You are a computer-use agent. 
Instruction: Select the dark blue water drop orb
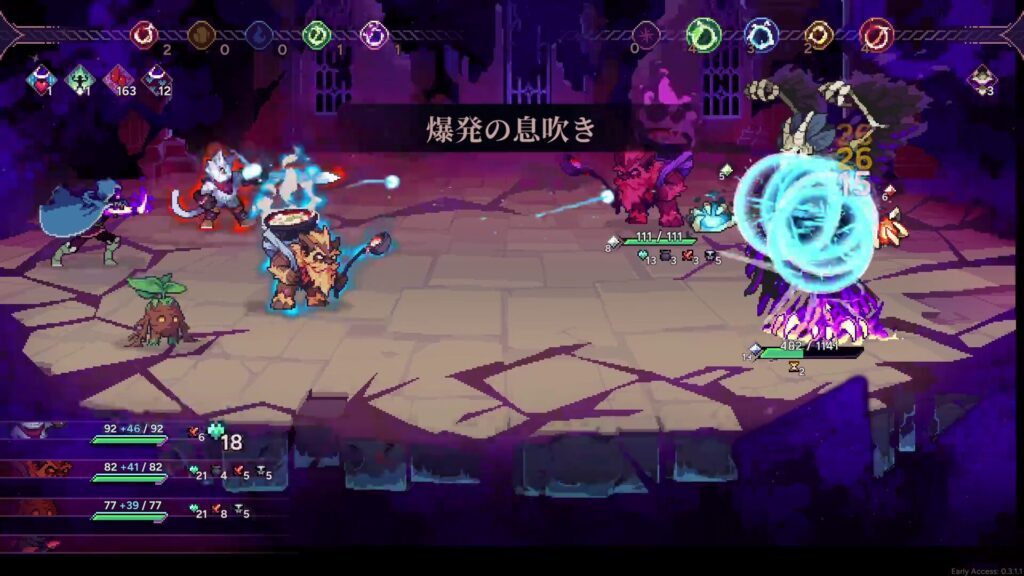(x=260, y=35)
